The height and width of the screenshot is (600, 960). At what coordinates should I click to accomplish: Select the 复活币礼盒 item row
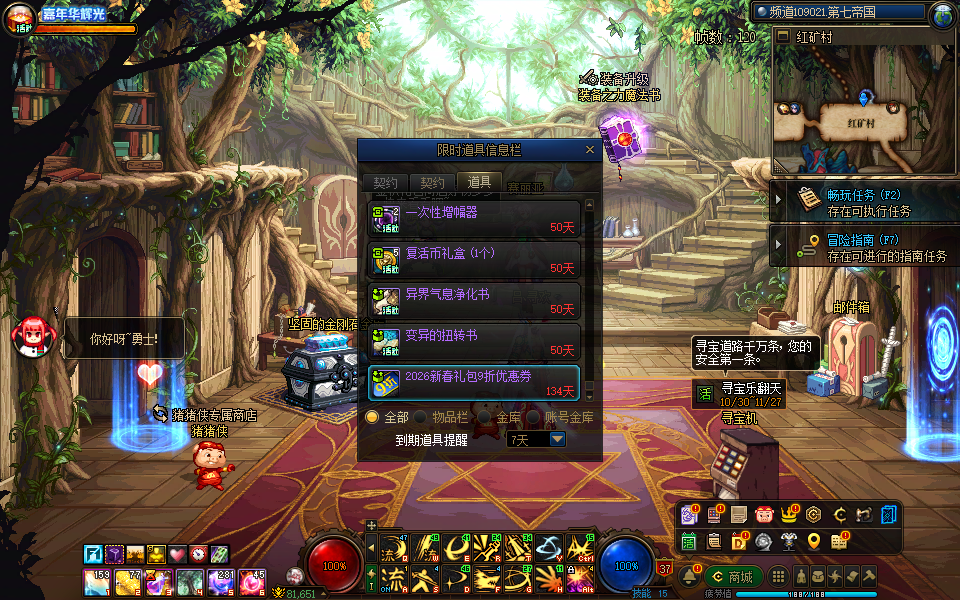click(x=474, y=259)
